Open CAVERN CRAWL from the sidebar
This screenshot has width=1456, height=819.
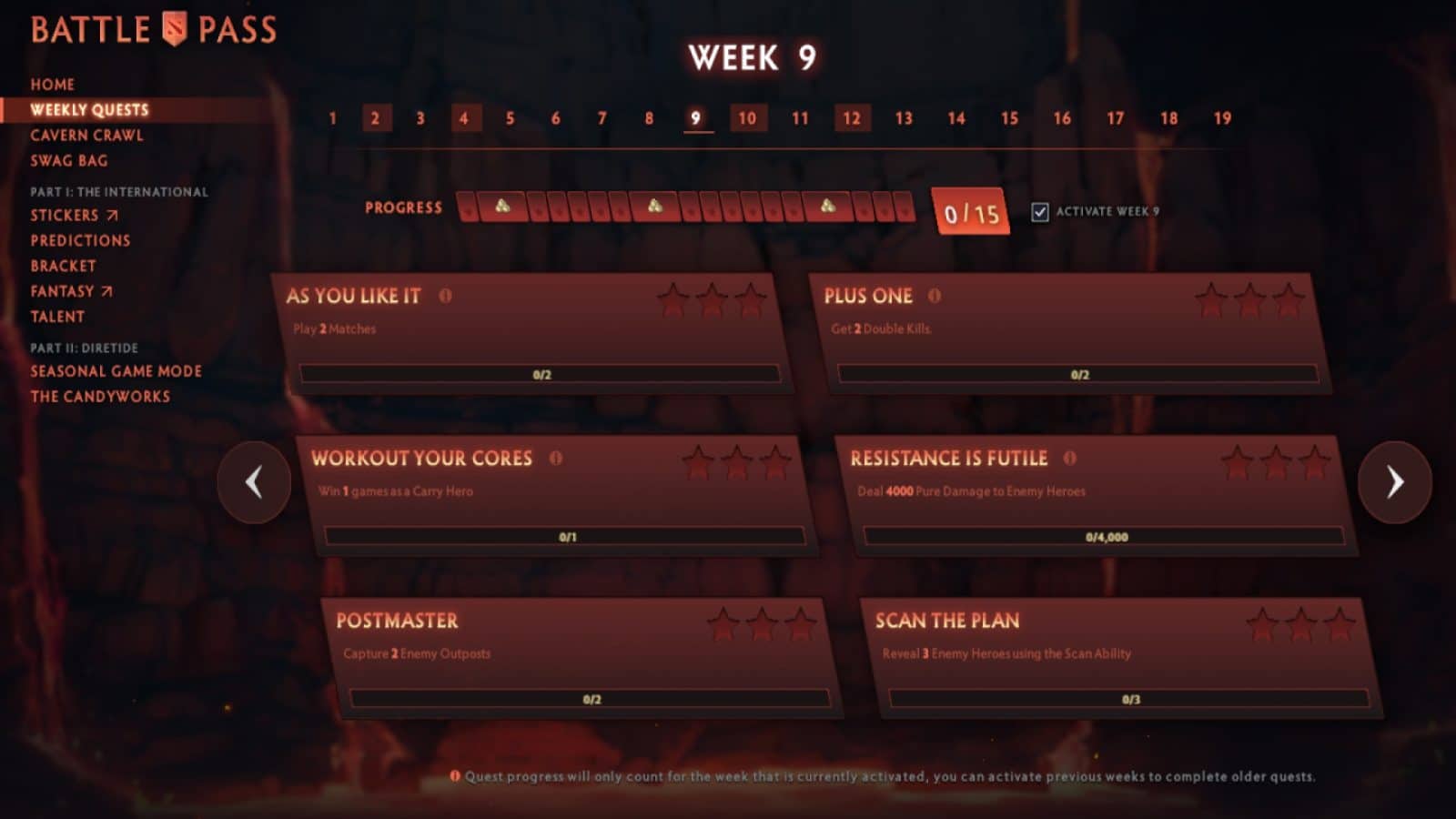[86, 135]
